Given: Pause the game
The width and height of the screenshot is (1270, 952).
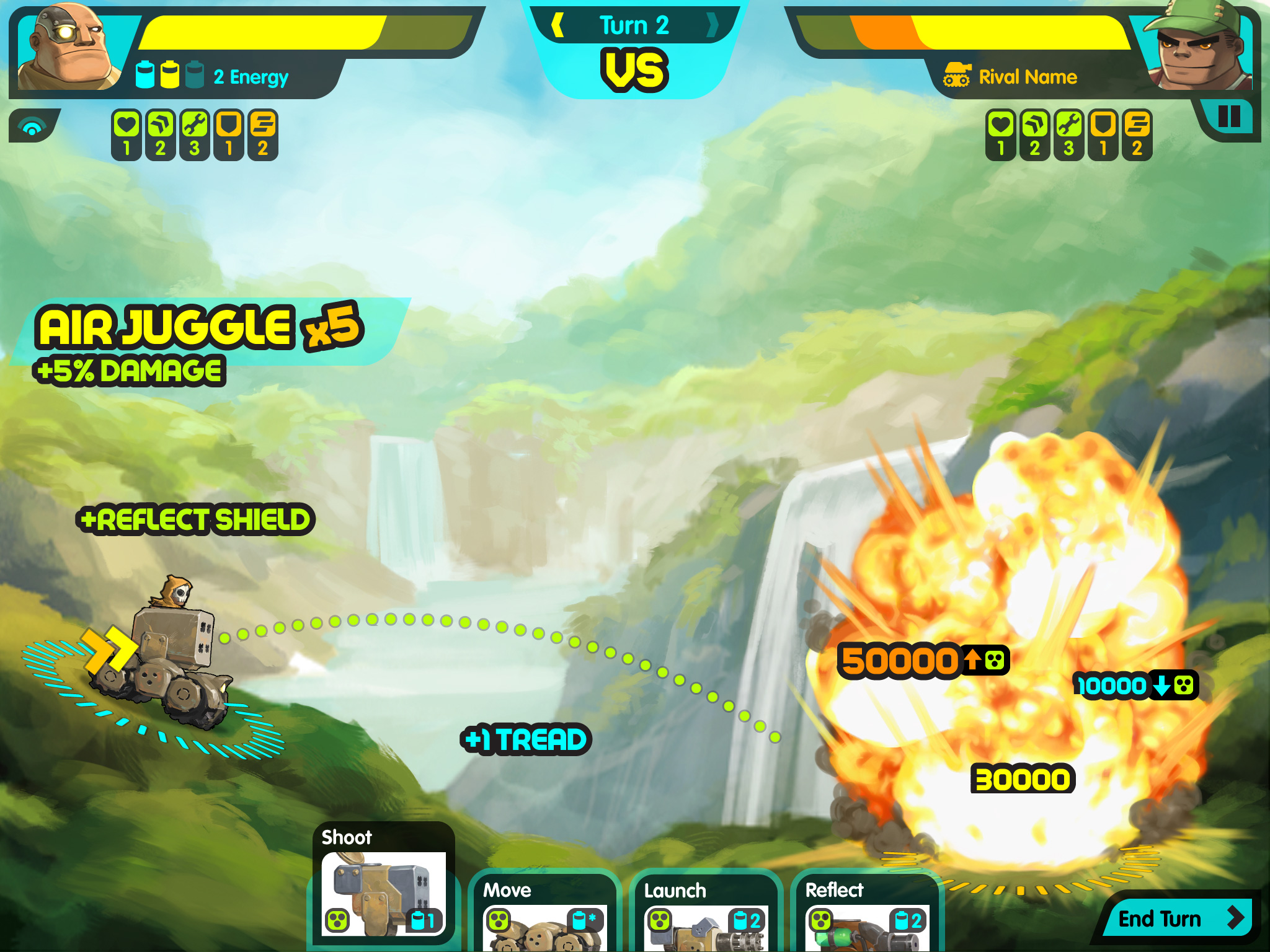Looking at the screenshot, I should point(1228,117).
